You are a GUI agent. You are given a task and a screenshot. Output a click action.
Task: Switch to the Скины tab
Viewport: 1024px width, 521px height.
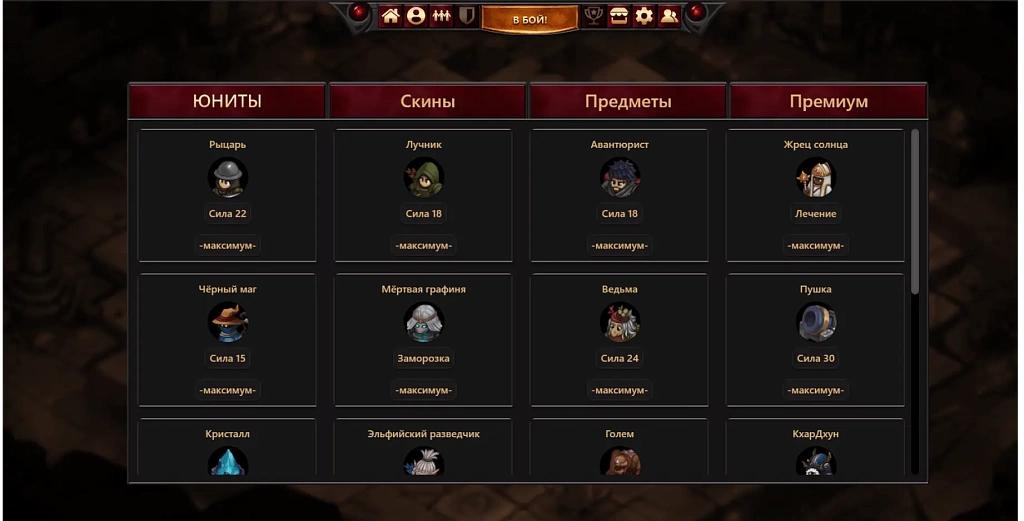point(427,101)
